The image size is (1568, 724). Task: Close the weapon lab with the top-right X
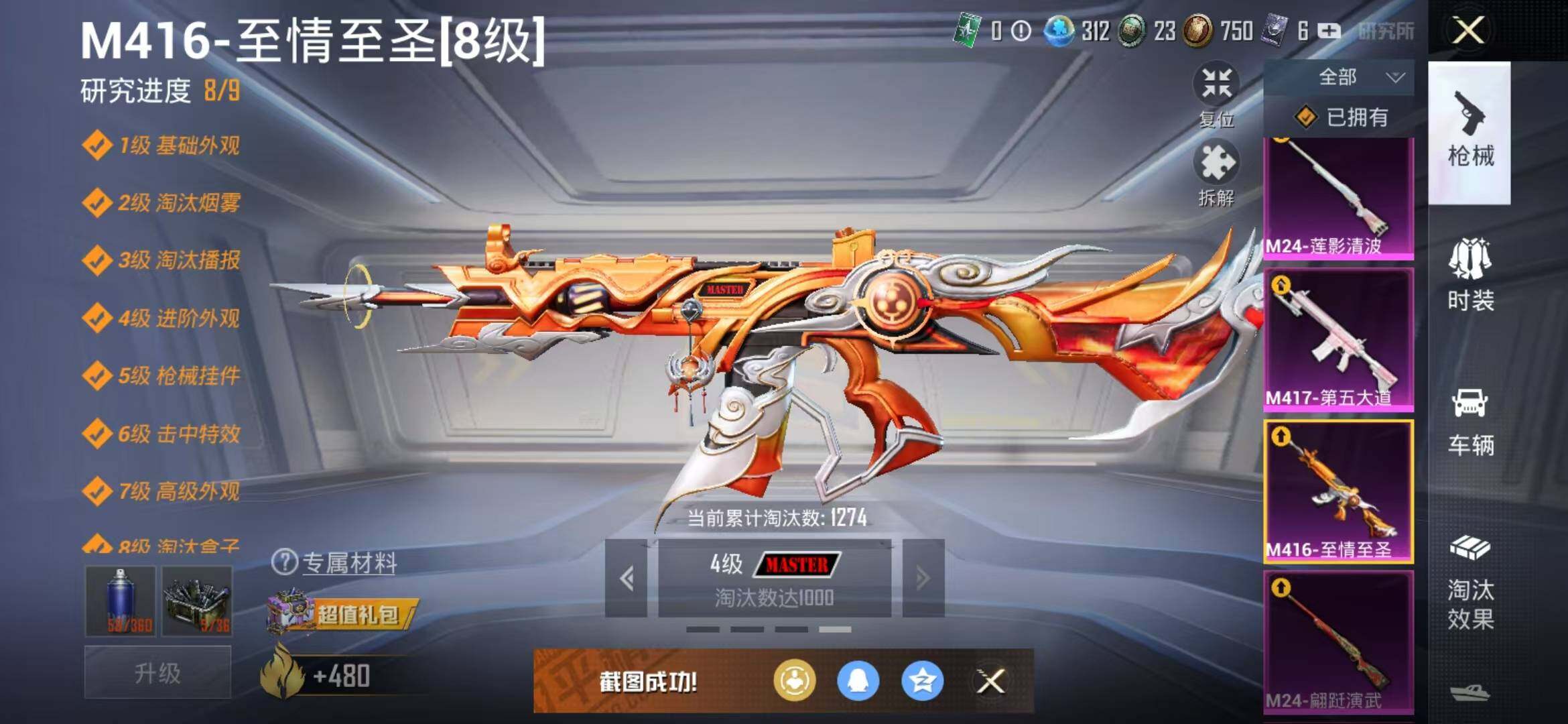pos(1467,30)
